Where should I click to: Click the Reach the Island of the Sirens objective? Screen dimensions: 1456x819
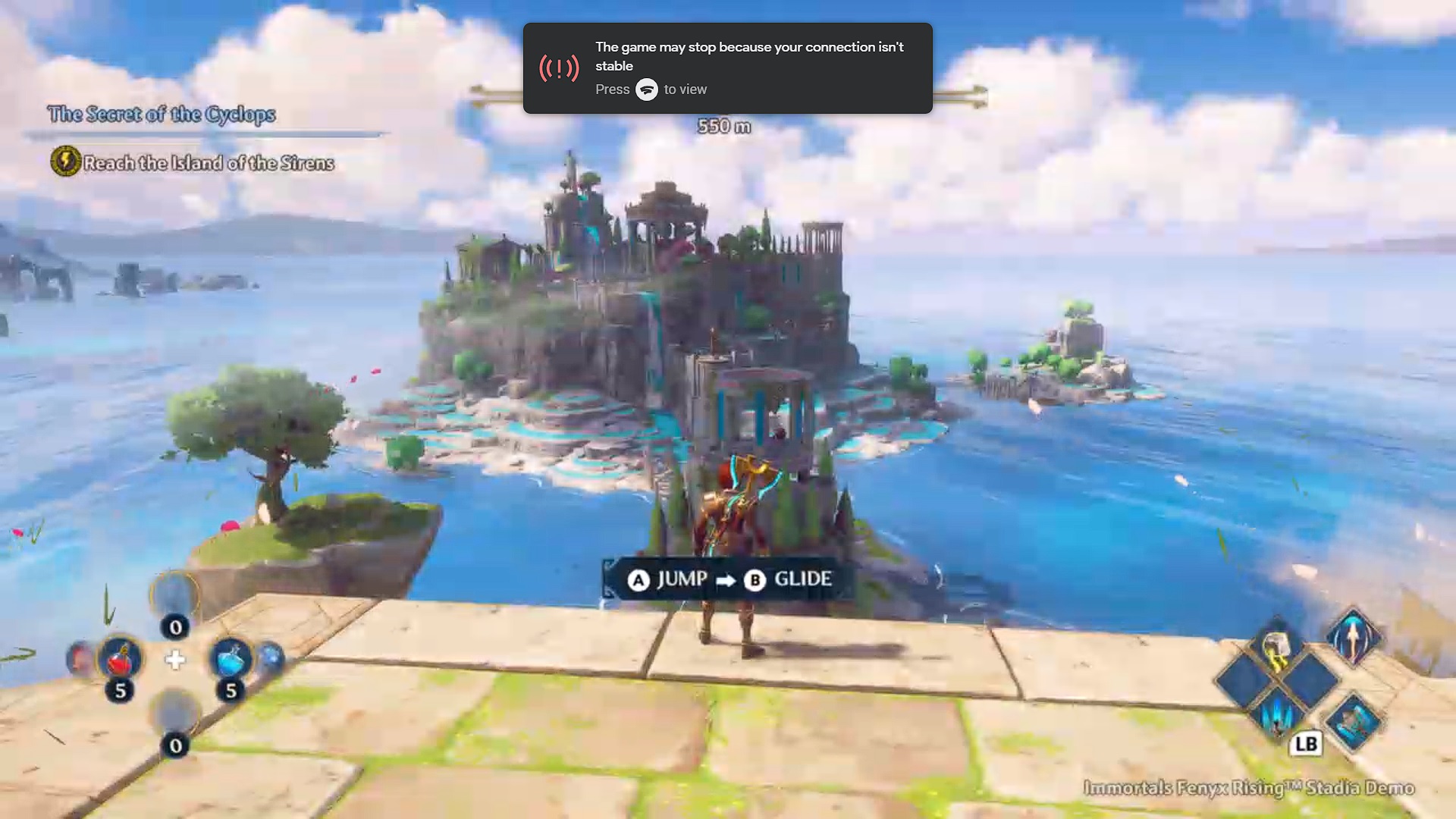click(208, 163)
